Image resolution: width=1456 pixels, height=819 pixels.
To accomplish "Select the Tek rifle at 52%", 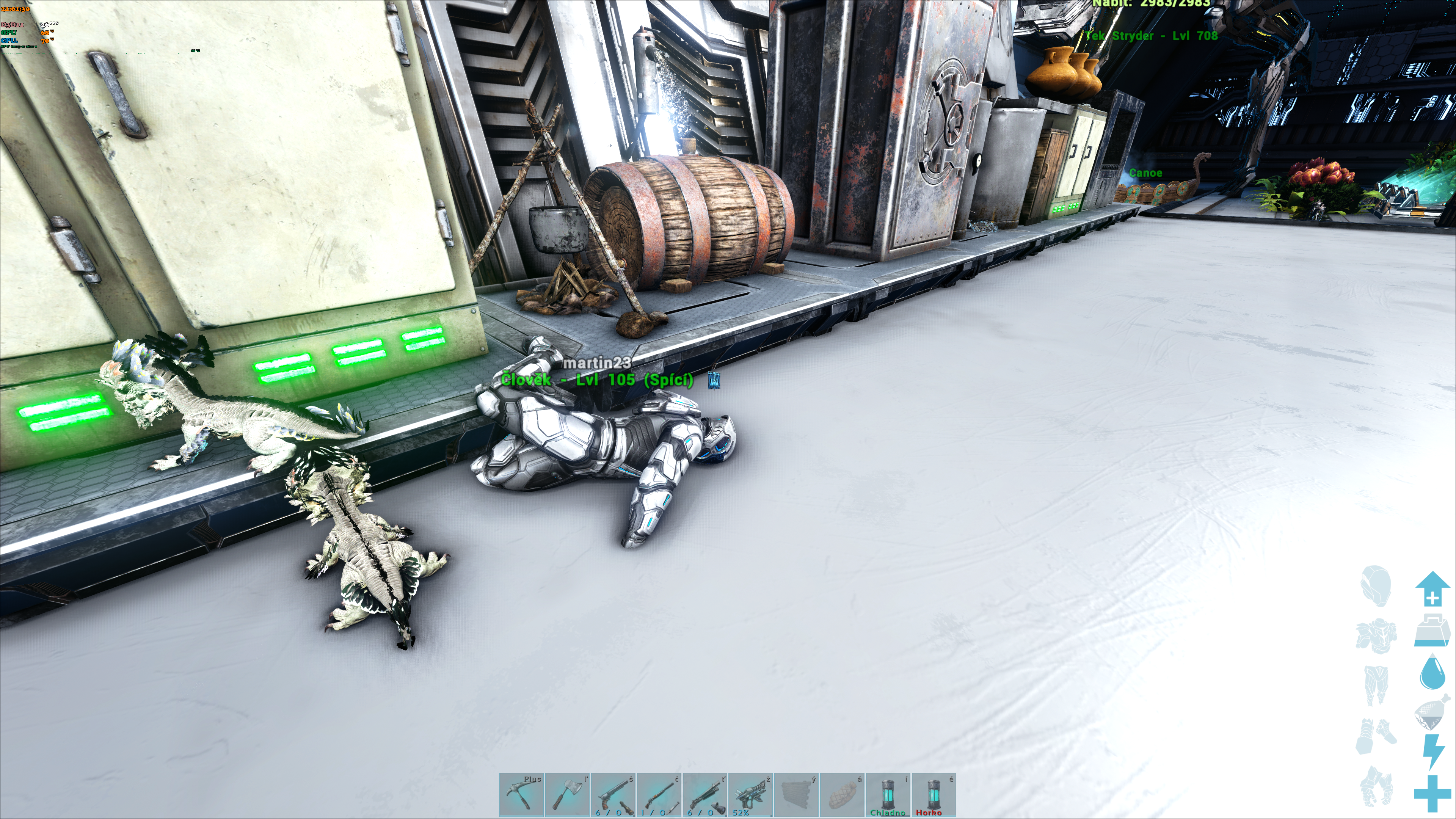I will coord(751,795).
